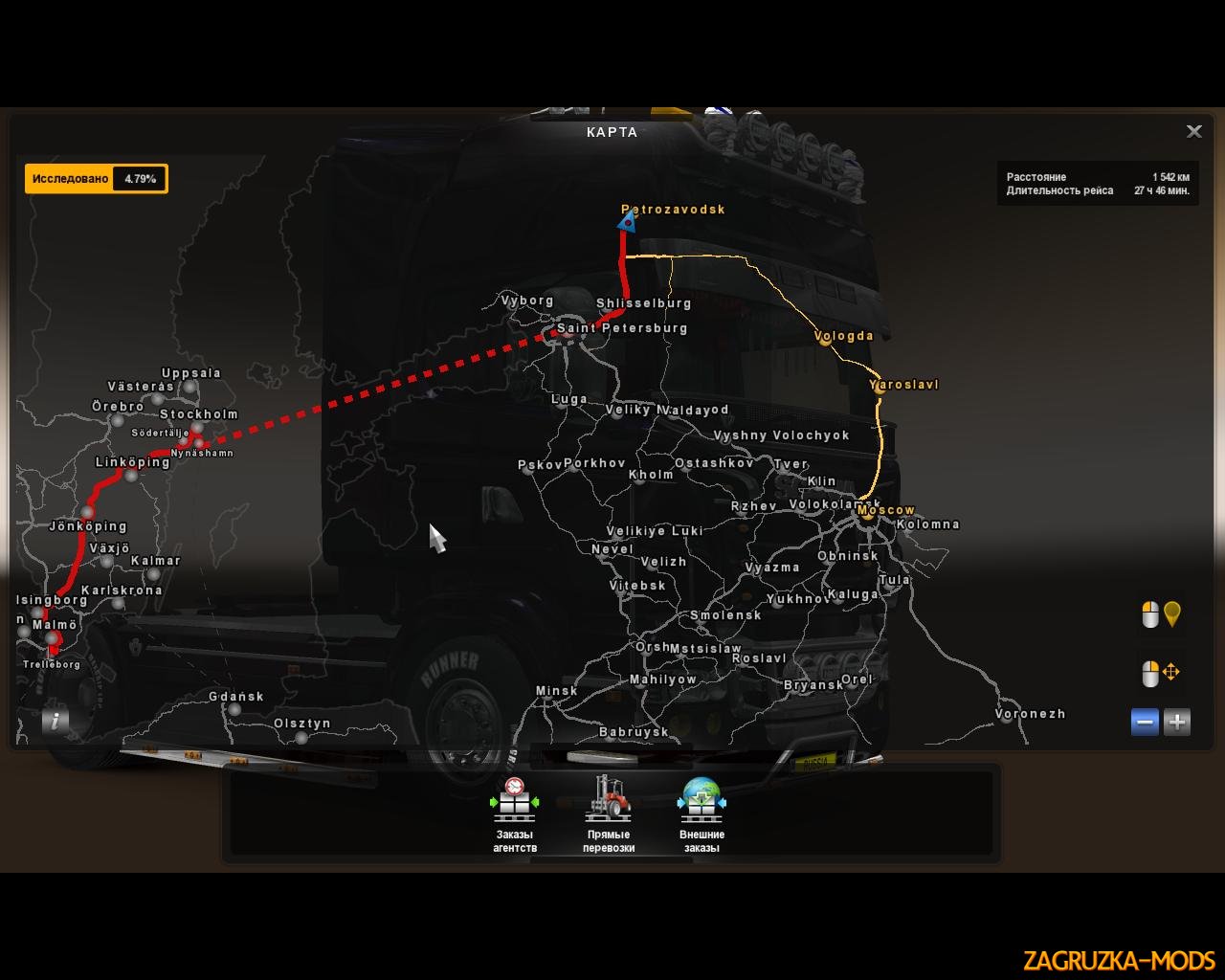The height and width of the screenshot is (980, 1225).
Task: Click the navigation arrow marker at Petrozavodsk
Action: pyautogui.click(x=627, y=223)
